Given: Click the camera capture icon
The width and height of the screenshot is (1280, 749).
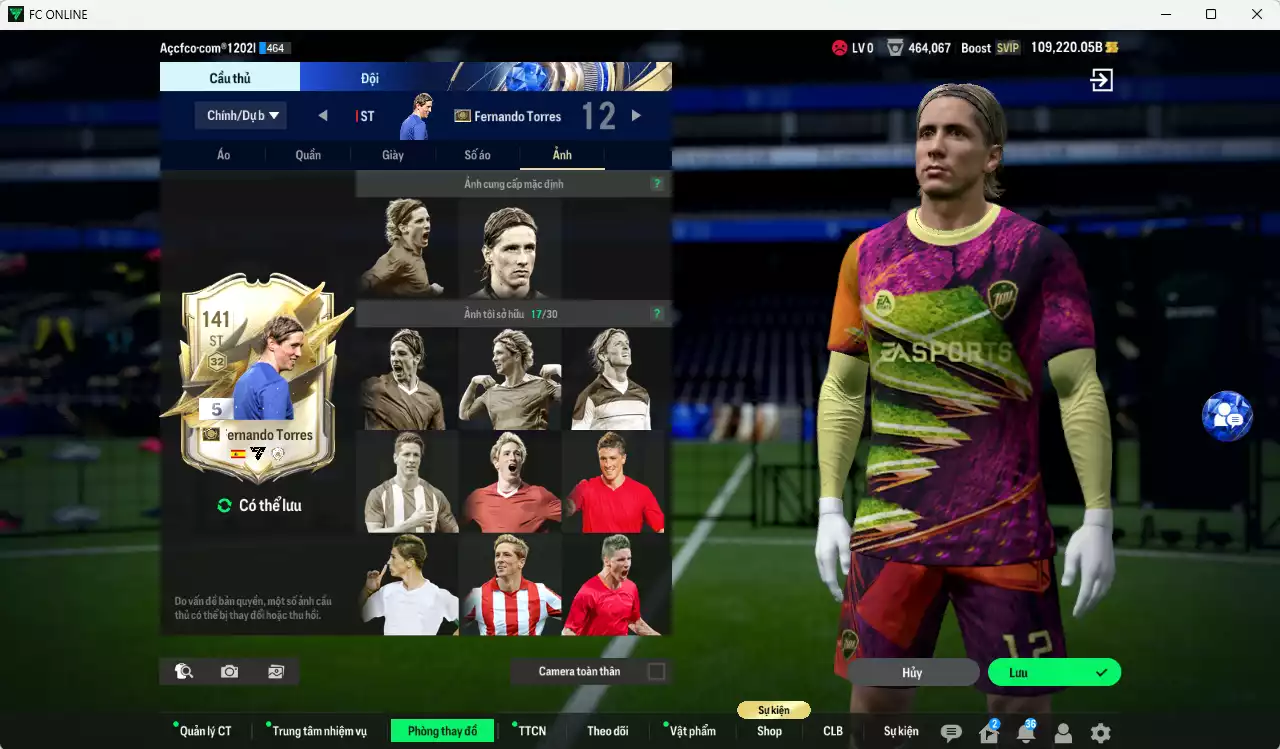Looking at the screenshot, I should point(229,671).
